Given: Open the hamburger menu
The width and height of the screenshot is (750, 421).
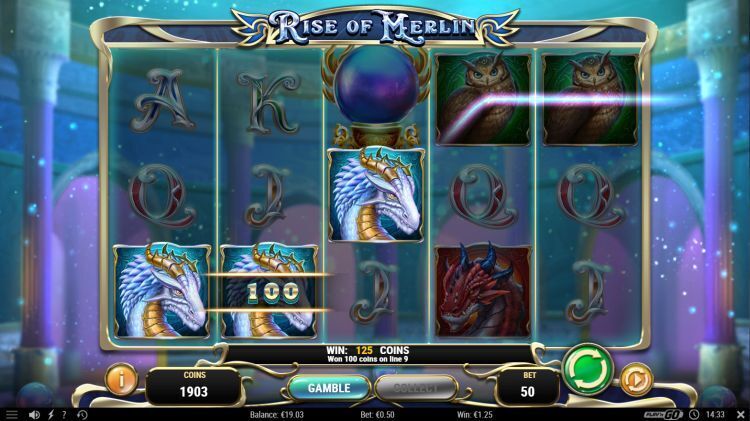Looking at the screenshot, I should pyautogui.click(x=12, y=414).
